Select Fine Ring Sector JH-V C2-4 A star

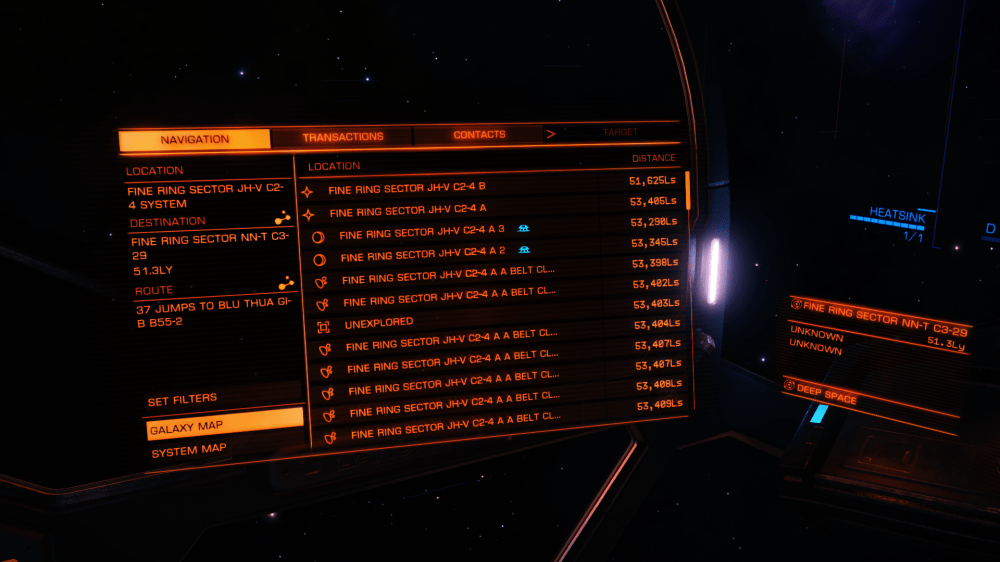[x=408, y=211]
